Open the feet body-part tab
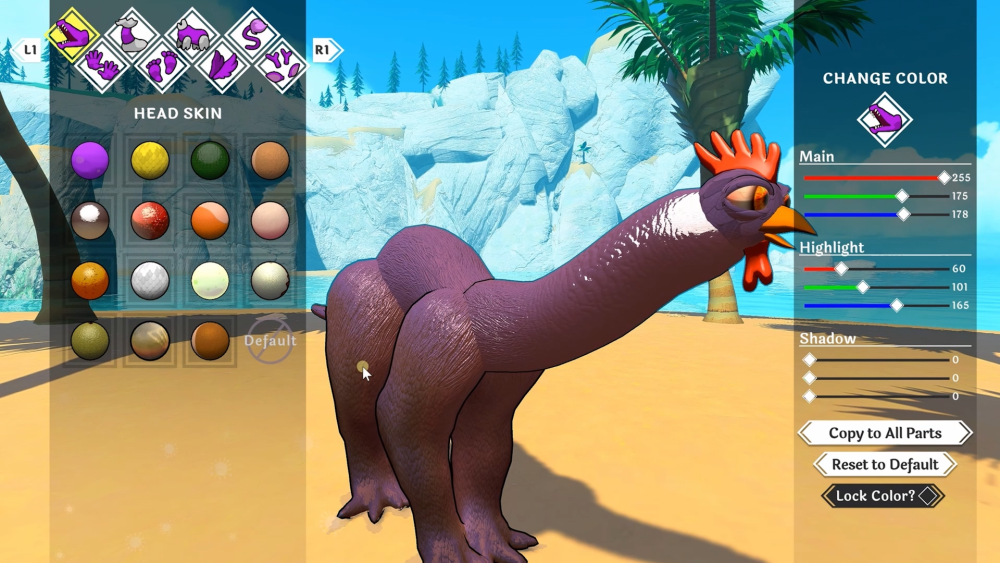The width and height of the screenshot is (1000, 563). [x=162, y=67]
